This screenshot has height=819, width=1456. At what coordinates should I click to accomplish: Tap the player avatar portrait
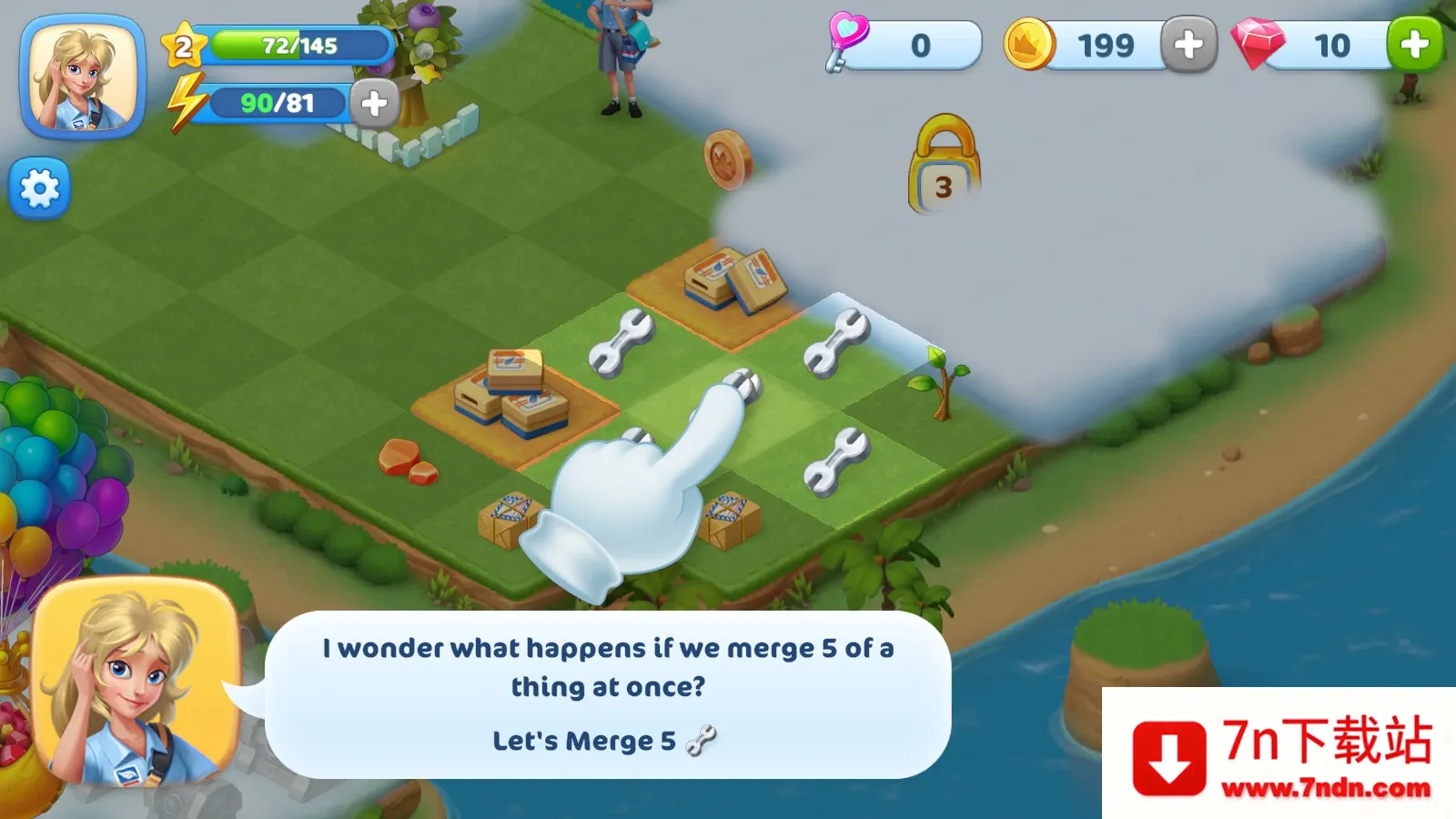(83, 77)
